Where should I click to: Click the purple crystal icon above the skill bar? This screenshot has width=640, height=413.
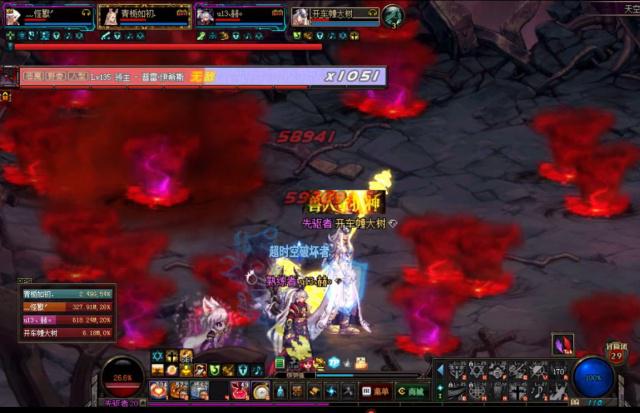[563, 344]
